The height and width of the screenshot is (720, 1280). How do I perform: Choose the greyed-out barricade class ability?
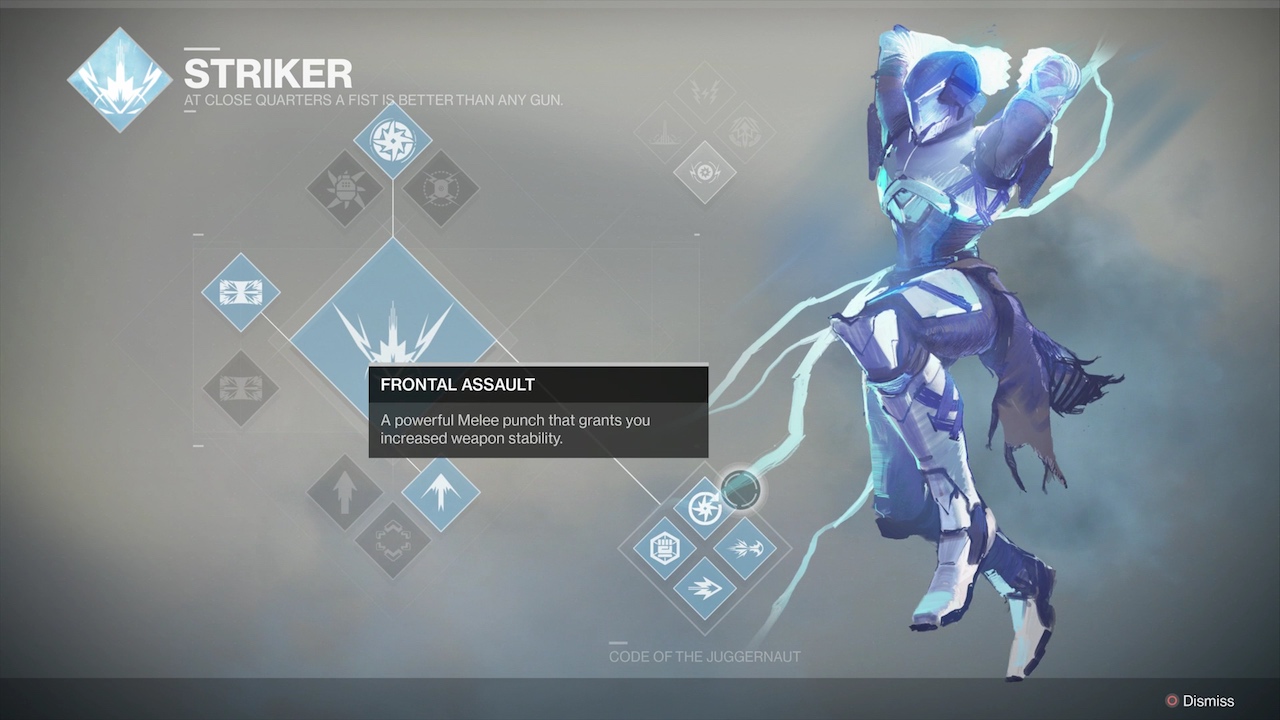[240, 388]
